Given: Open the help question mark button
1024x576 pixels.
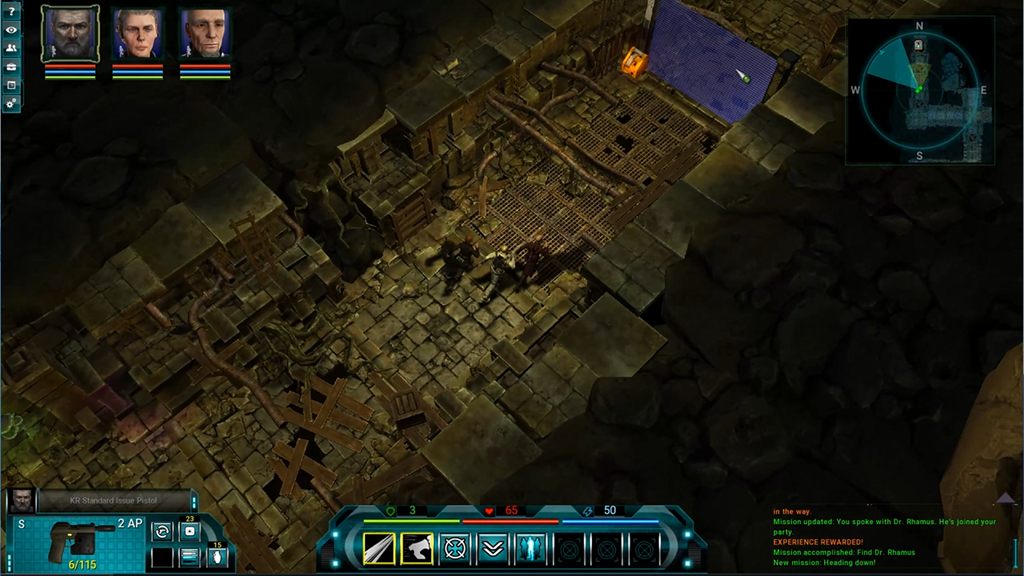Looking at the screenshot, I should (11, 12).
